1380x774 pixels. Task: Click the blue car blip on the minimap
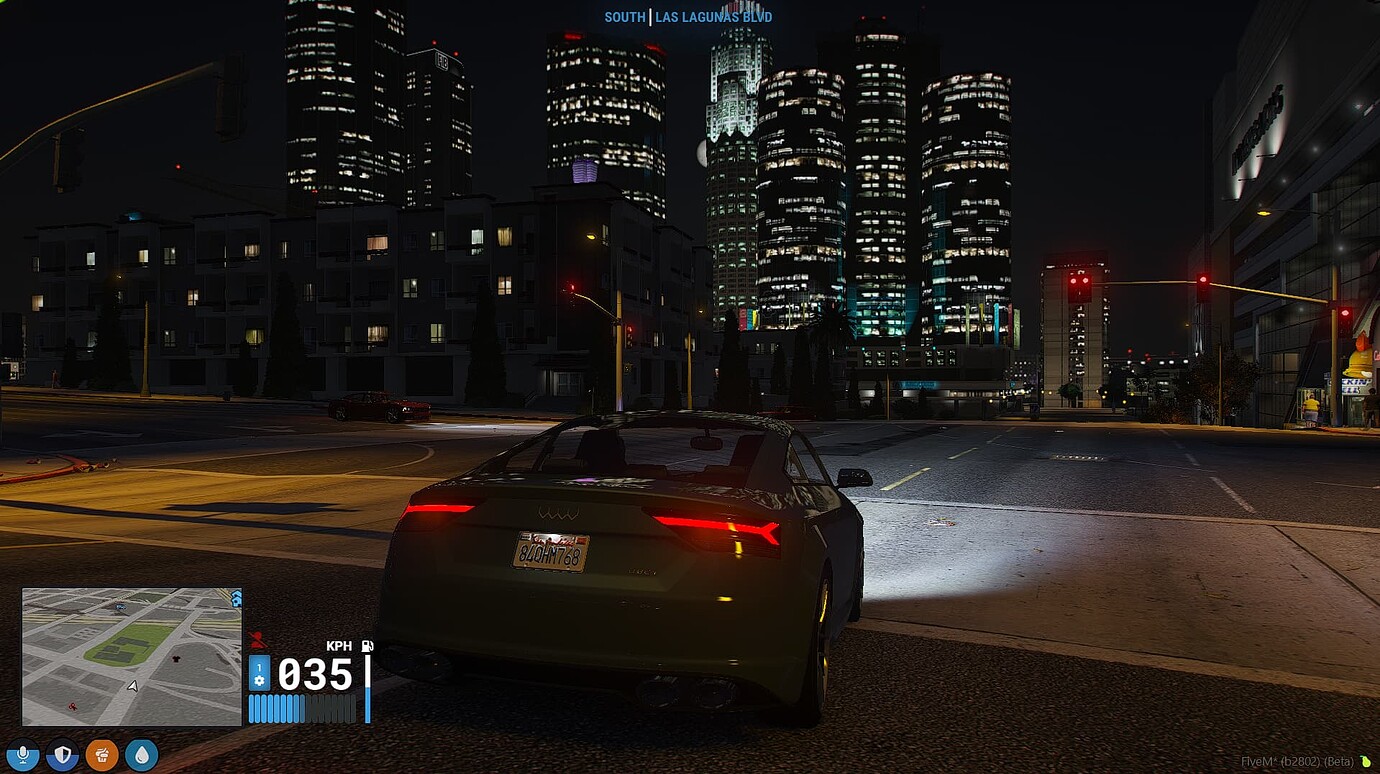[120, 606]
